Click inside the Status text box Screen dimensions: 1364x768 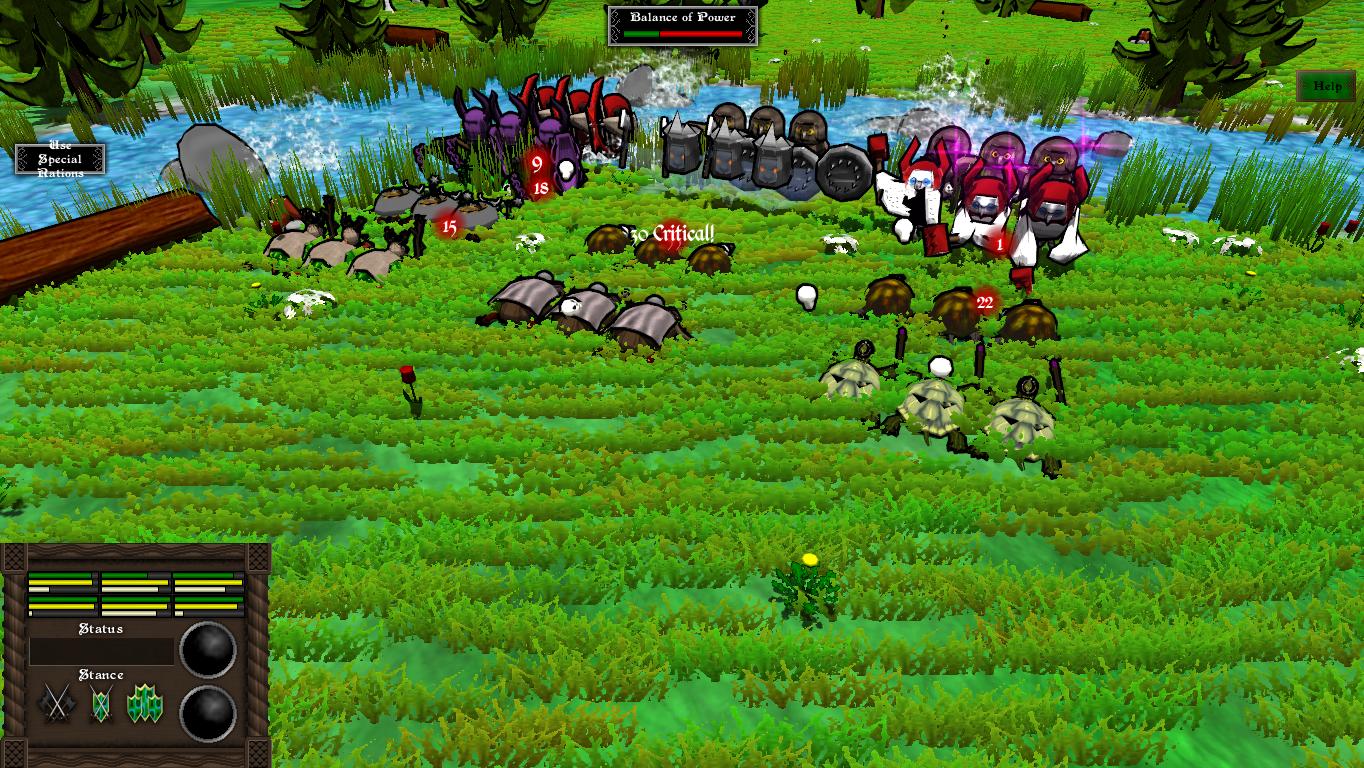pyautogui.click(x=100, y=650)
